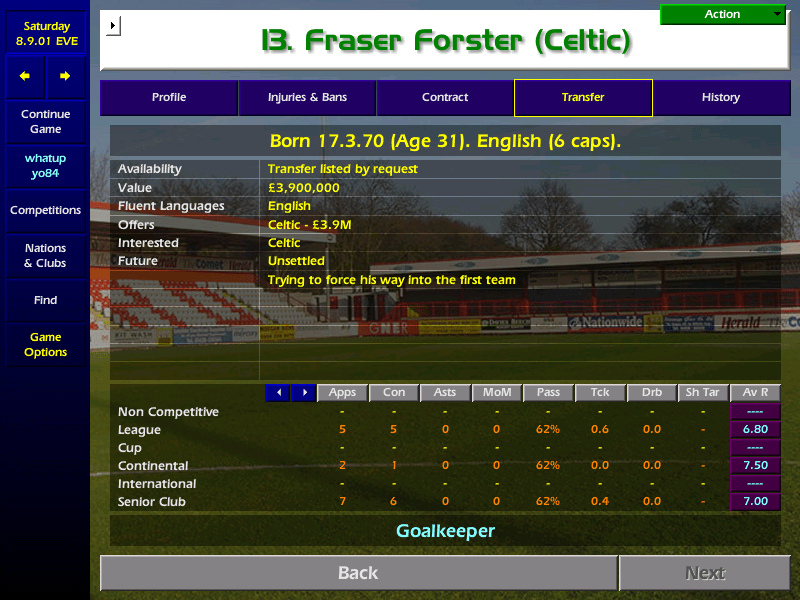Select the whatup yo84 manager button
The height and width of the screenshot is (600, 800).
pos(45,166)
